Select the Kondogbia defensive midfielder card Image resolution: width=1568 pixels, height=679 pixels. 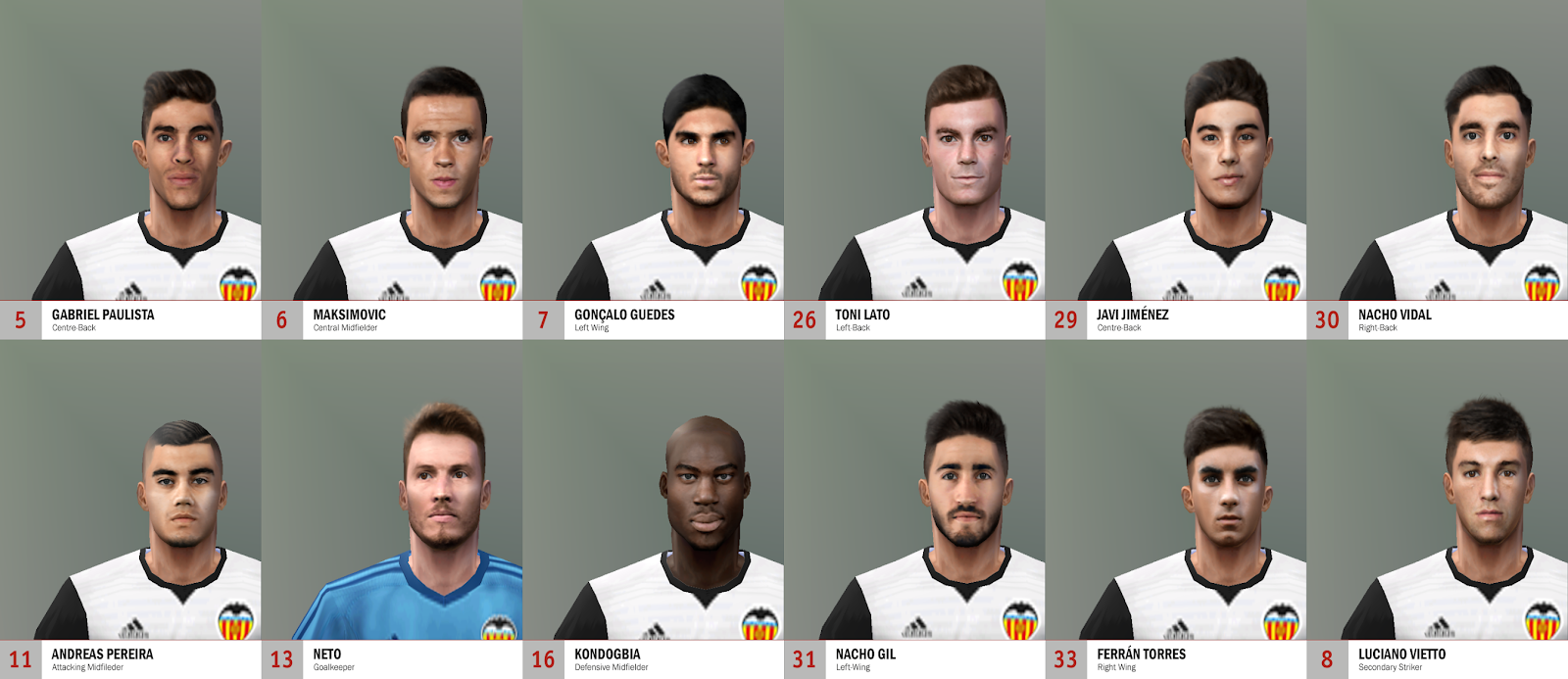(x=654, y=509)
